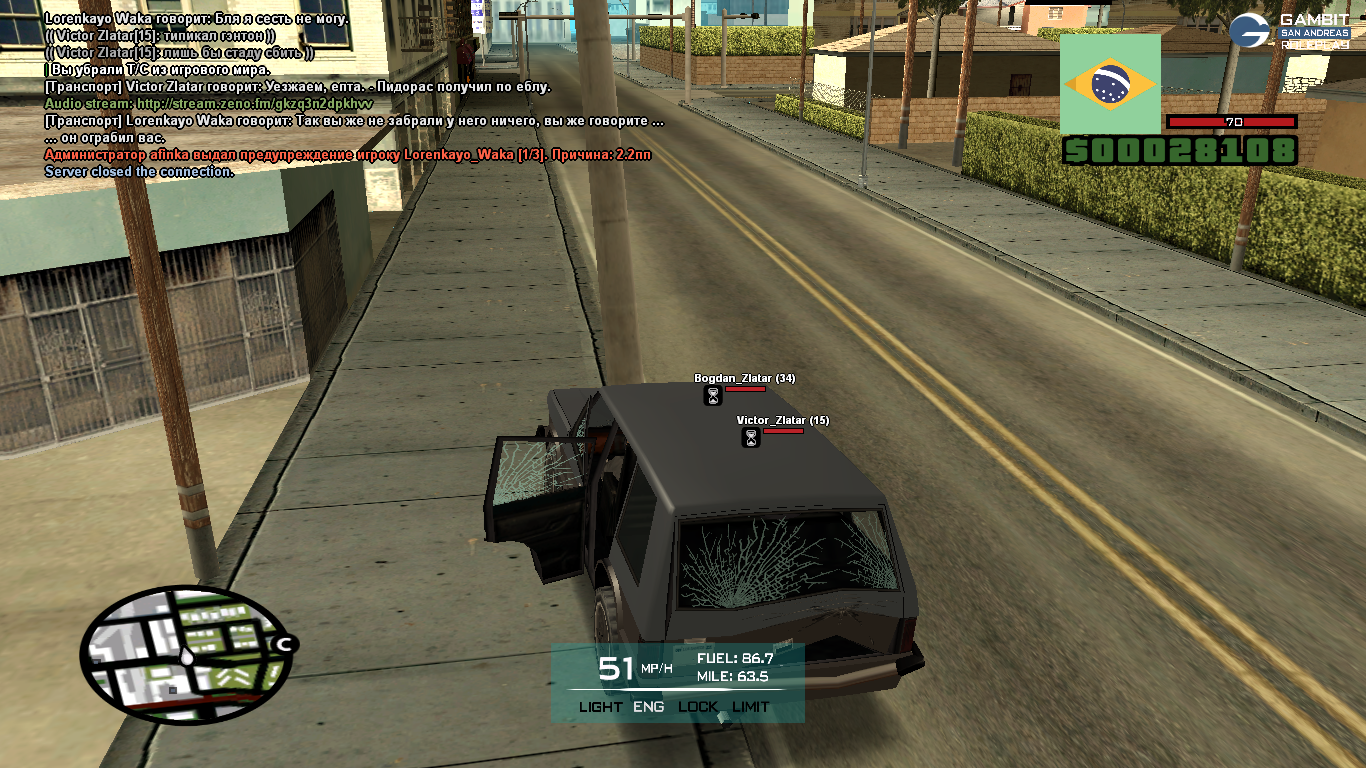This screenshot has height=768, width=1366.
Task: Toggle the ENG engine indicator
Action: coord(648,707)
